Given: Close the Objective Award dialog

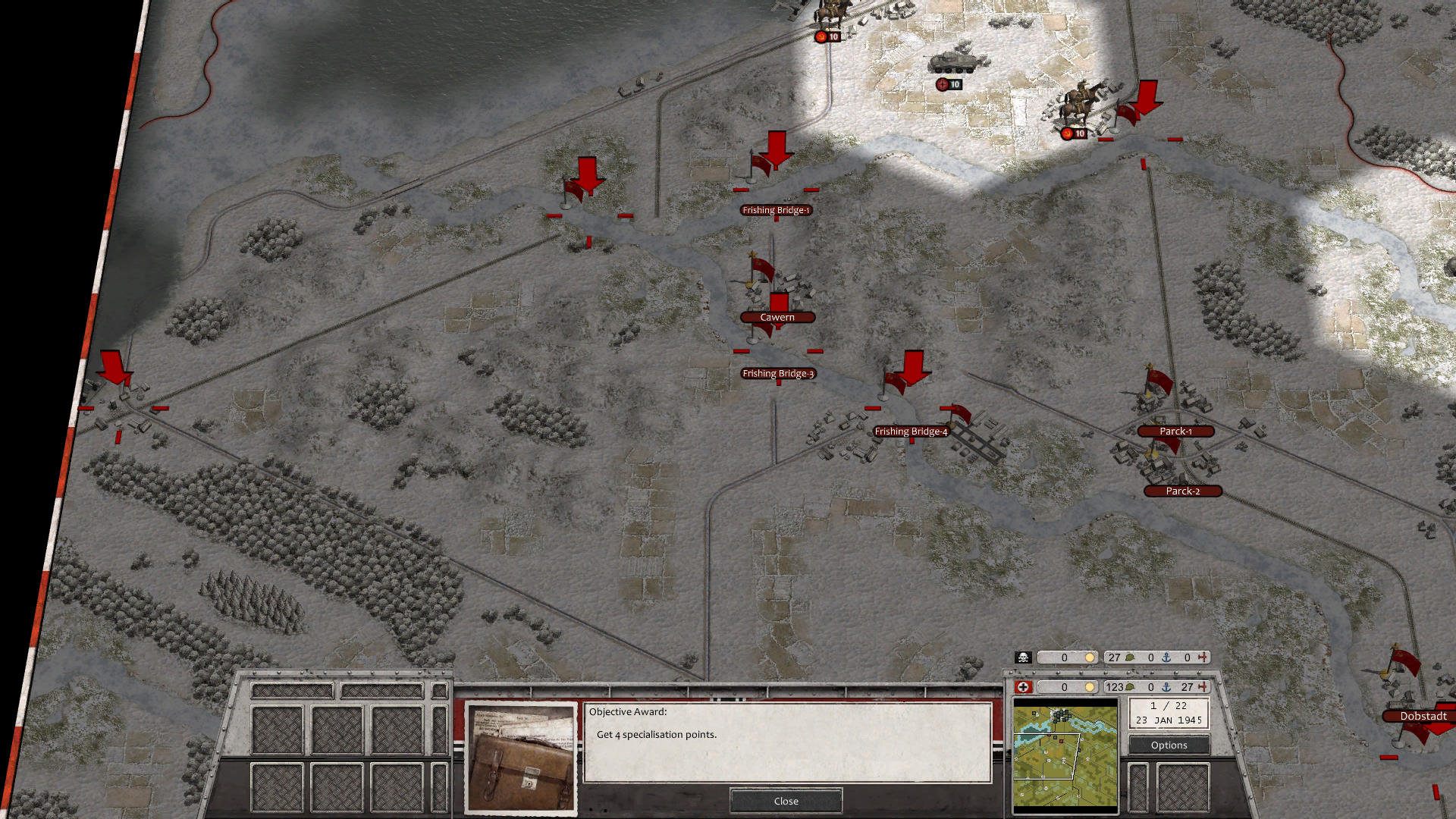Looking at the screenshot, I should coord(785,801).
